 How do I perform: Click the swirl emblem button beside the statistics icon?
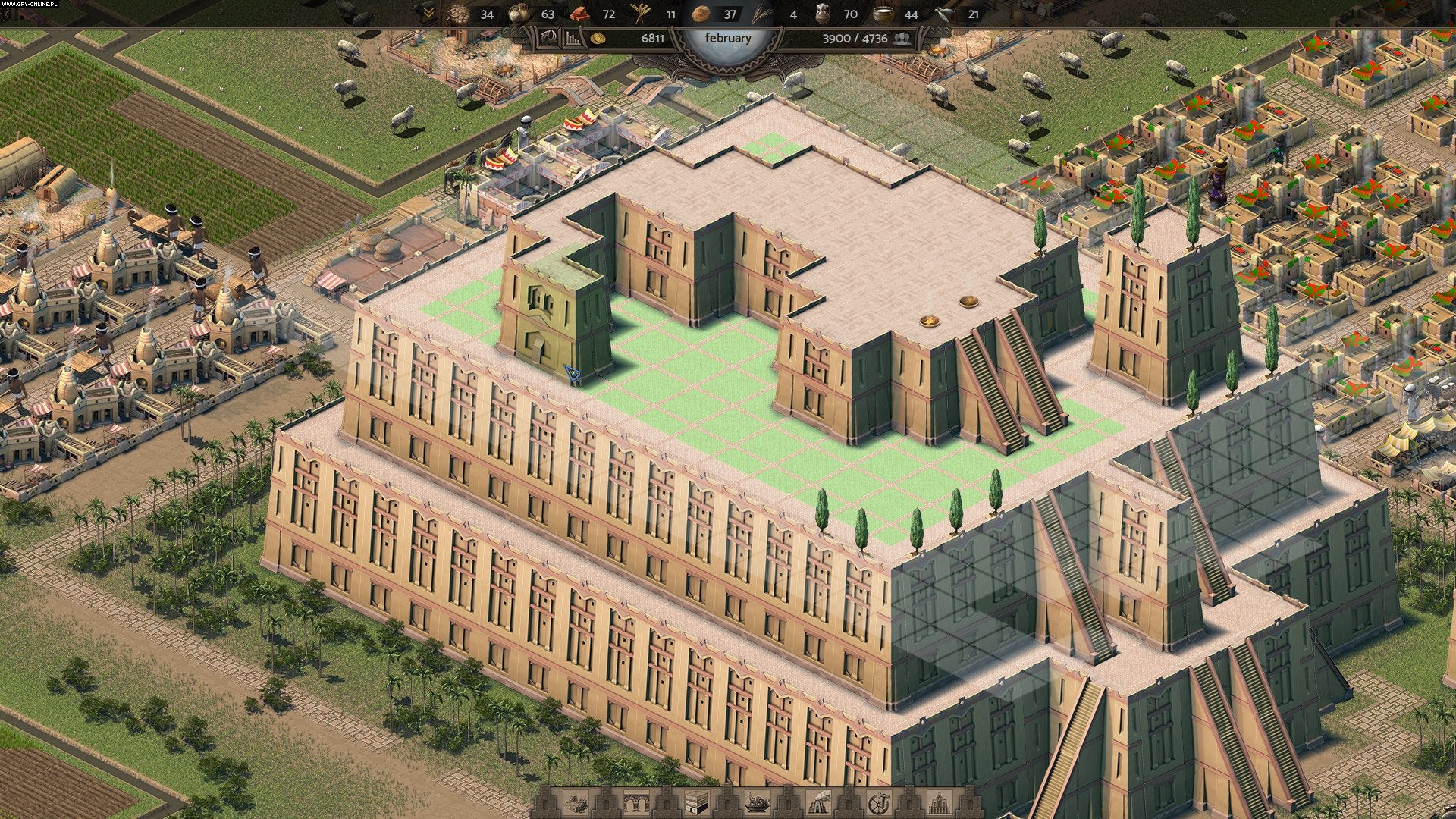[x=549, y=38]
